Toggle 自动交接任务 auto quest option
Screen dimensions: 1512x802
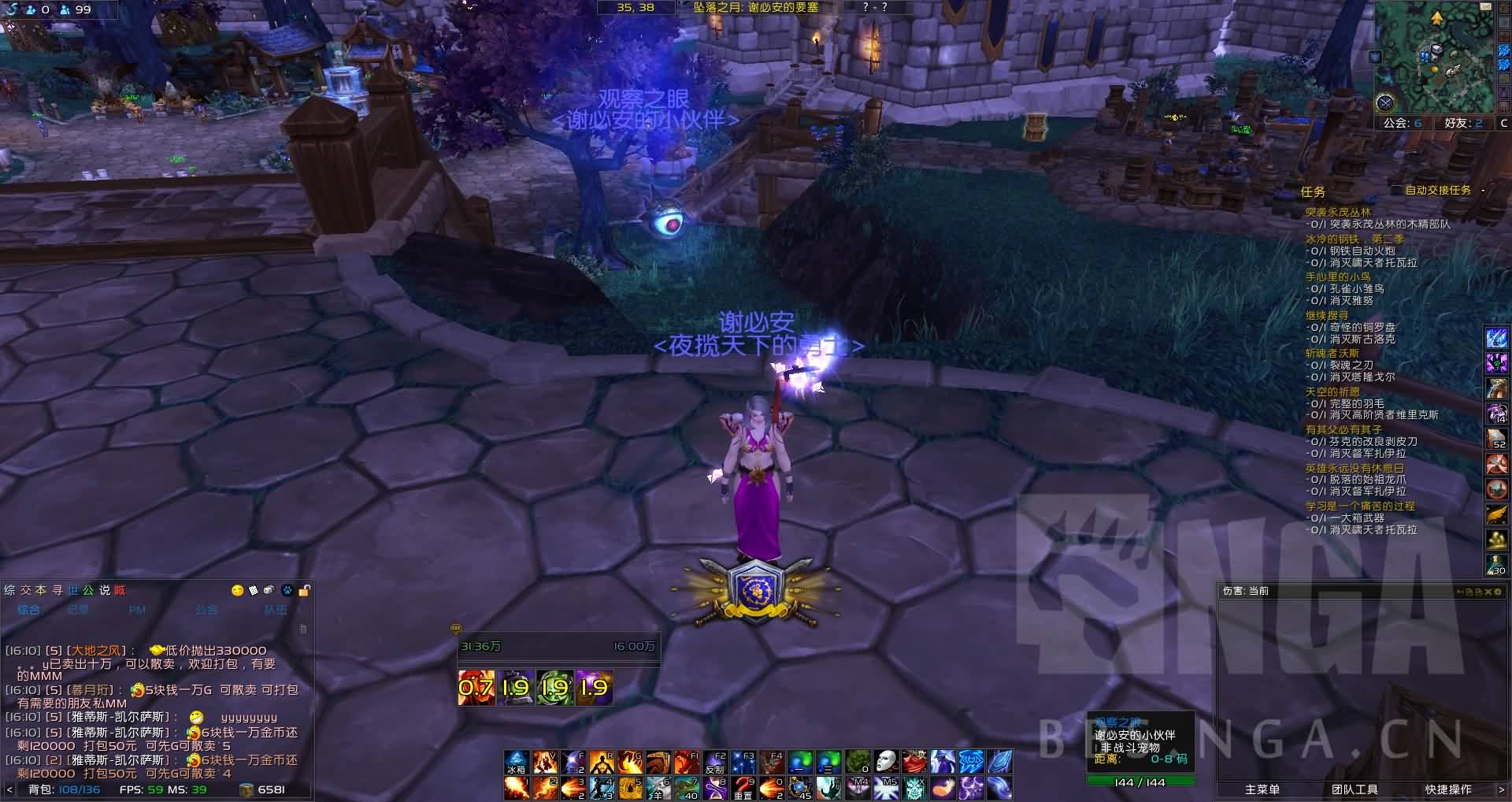click(x=1438, y=191)
